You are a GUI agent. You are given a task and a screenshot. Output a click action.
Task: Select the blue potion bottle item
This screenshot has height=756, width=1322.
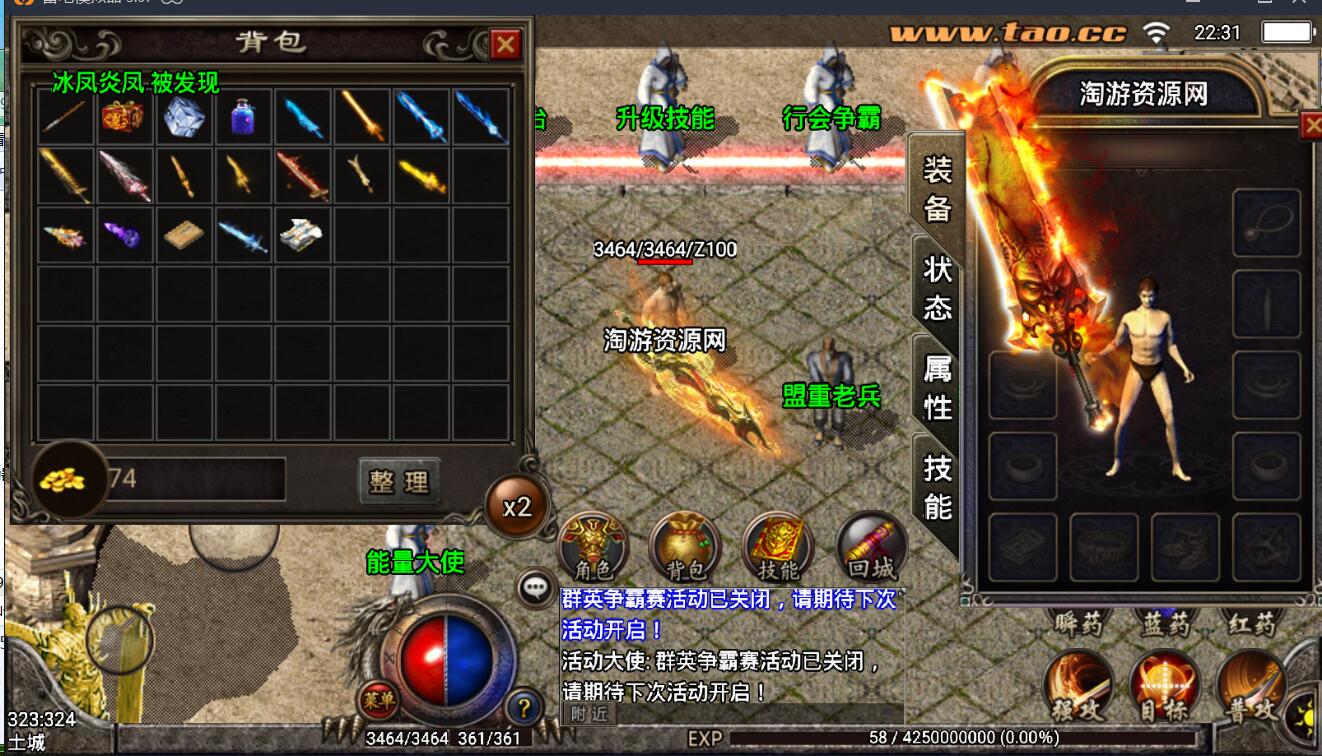tap(243, 116)
